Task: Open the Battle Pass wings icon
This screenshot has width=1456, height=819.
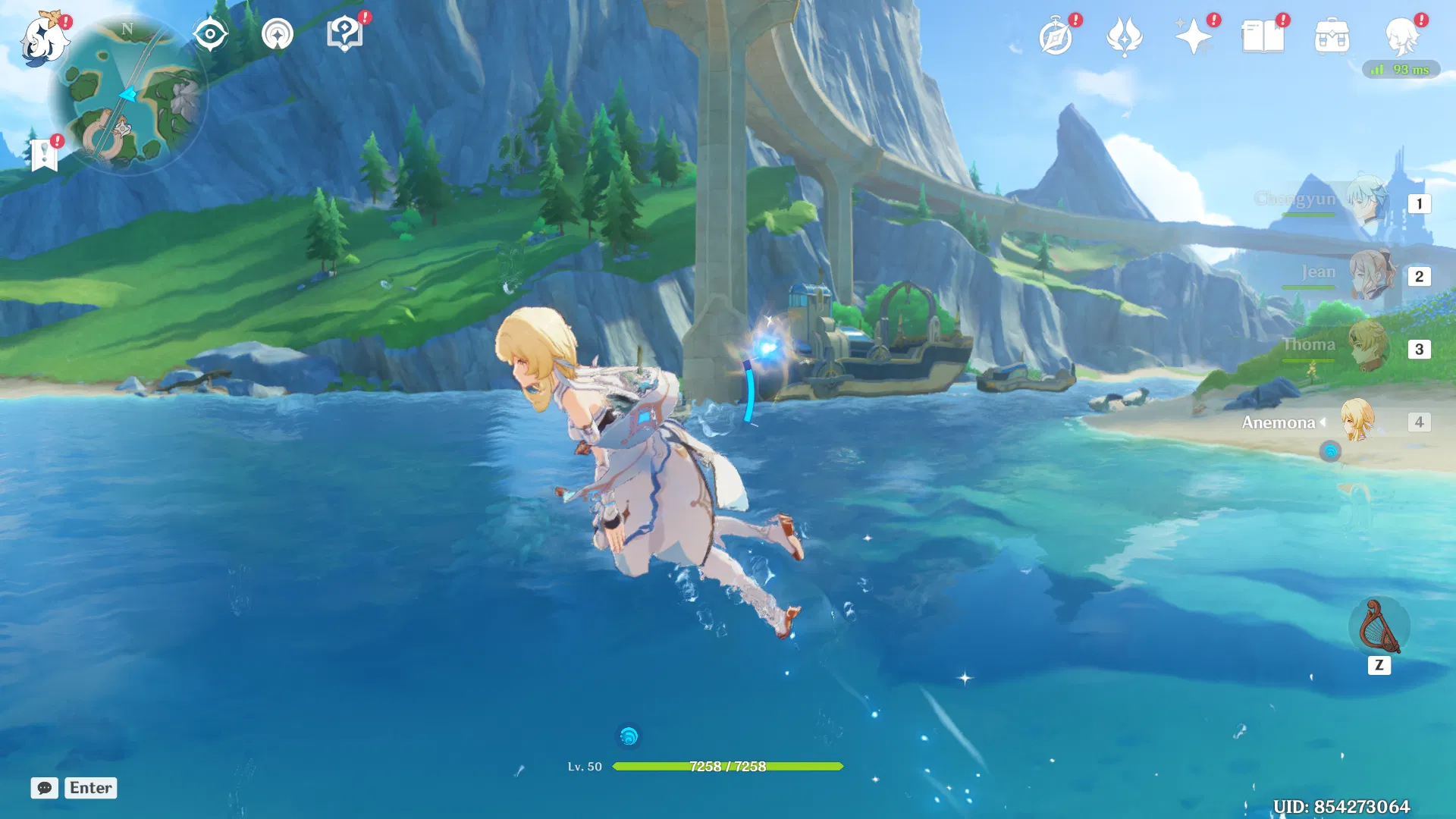Action: click(1125, 34)
